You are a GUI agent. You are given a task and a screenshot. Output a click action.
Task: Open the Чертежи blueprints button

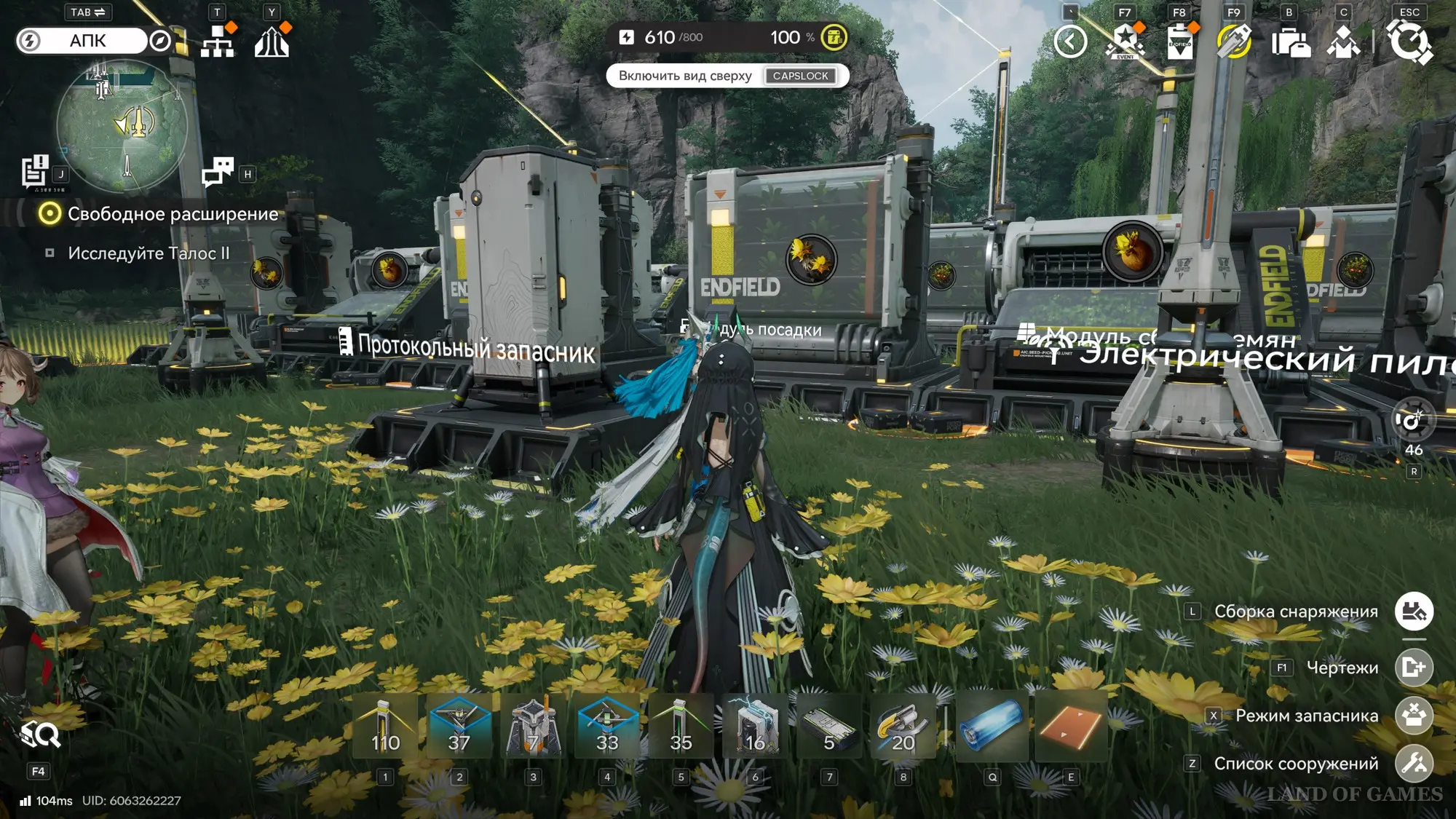click(1414, 667)
